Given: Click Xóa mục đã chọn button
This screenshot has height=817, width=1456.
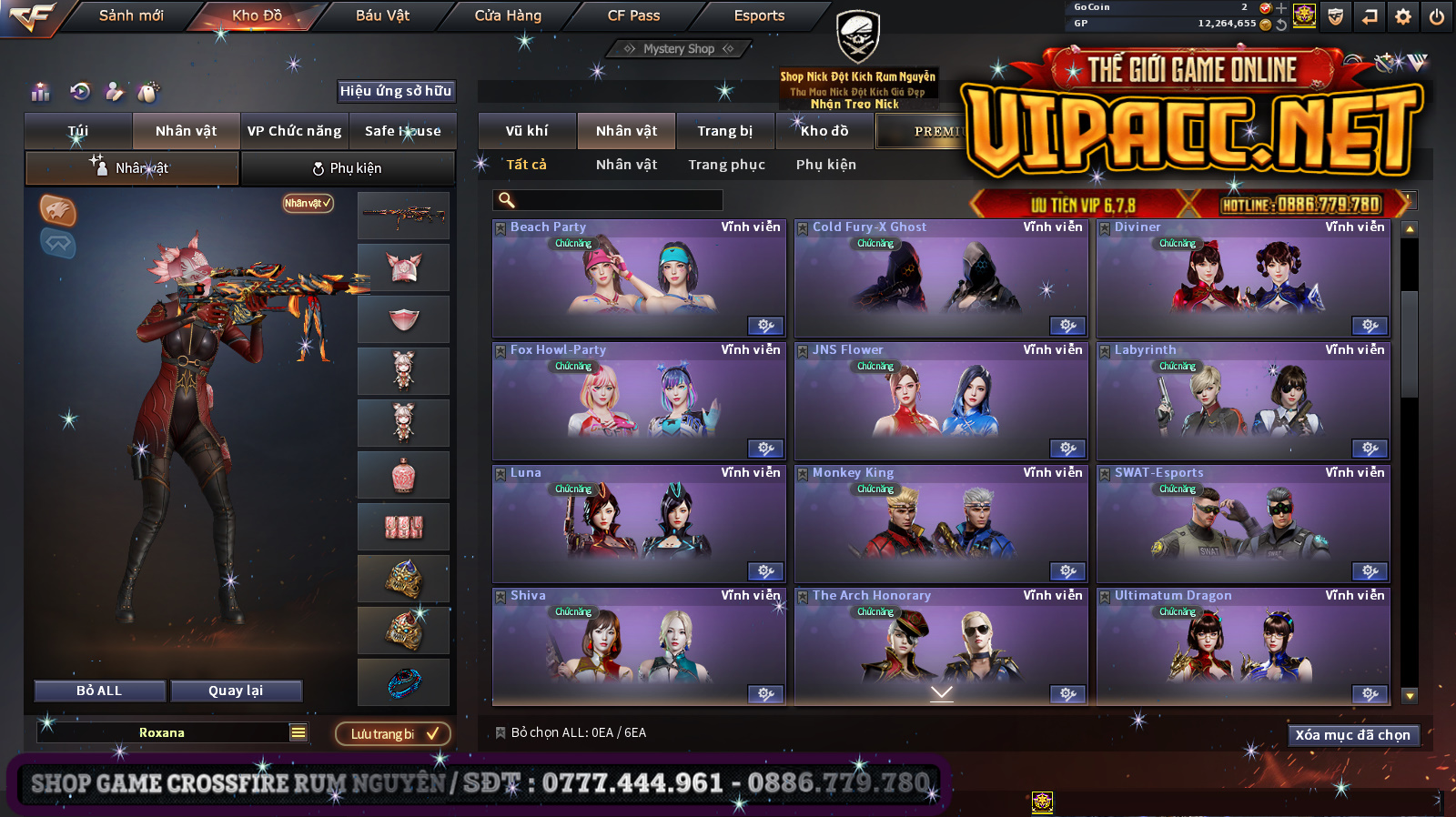Looking at the screenshot, I should (x=1352, y=735).
